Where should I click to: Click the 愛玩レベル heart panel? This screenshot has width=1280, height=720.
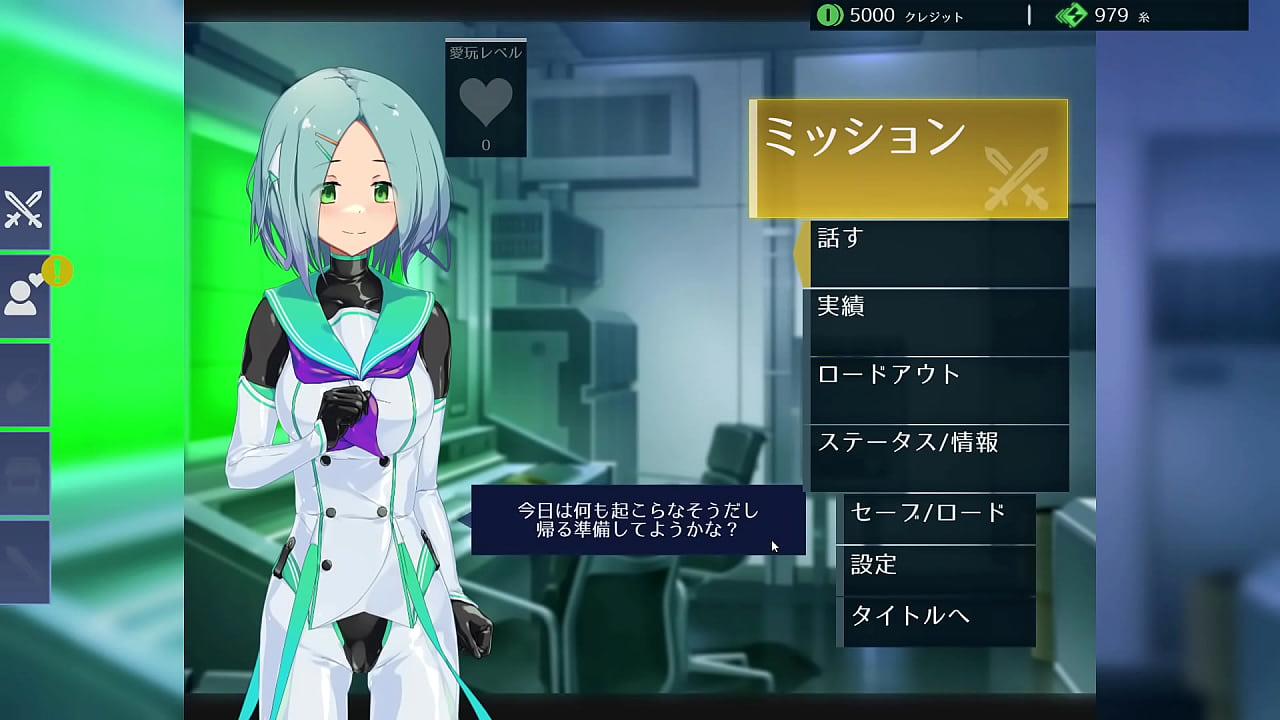coord(486,99)
